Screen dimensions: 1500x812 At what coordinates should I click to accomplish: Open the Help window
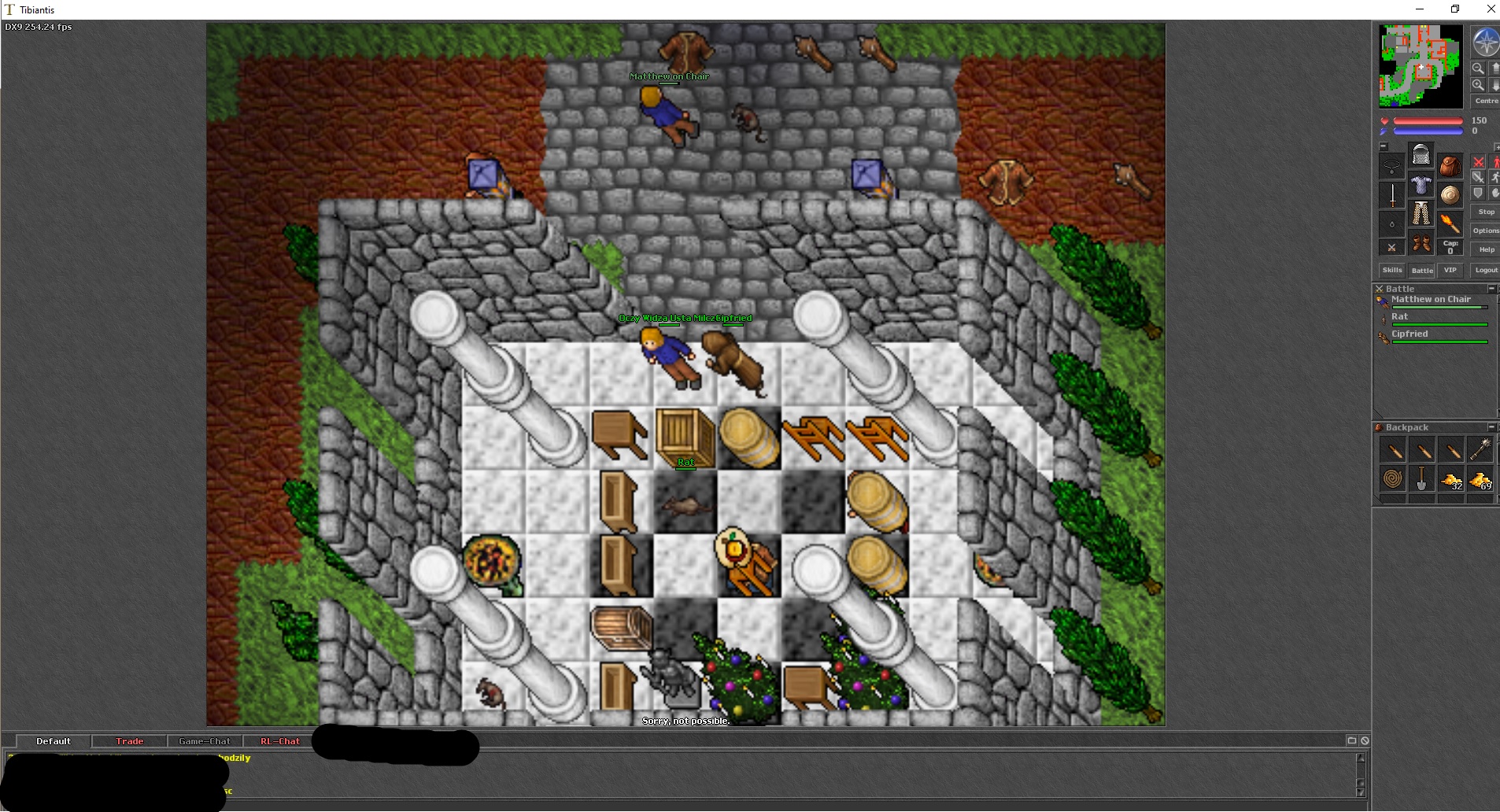[1486, 249]
